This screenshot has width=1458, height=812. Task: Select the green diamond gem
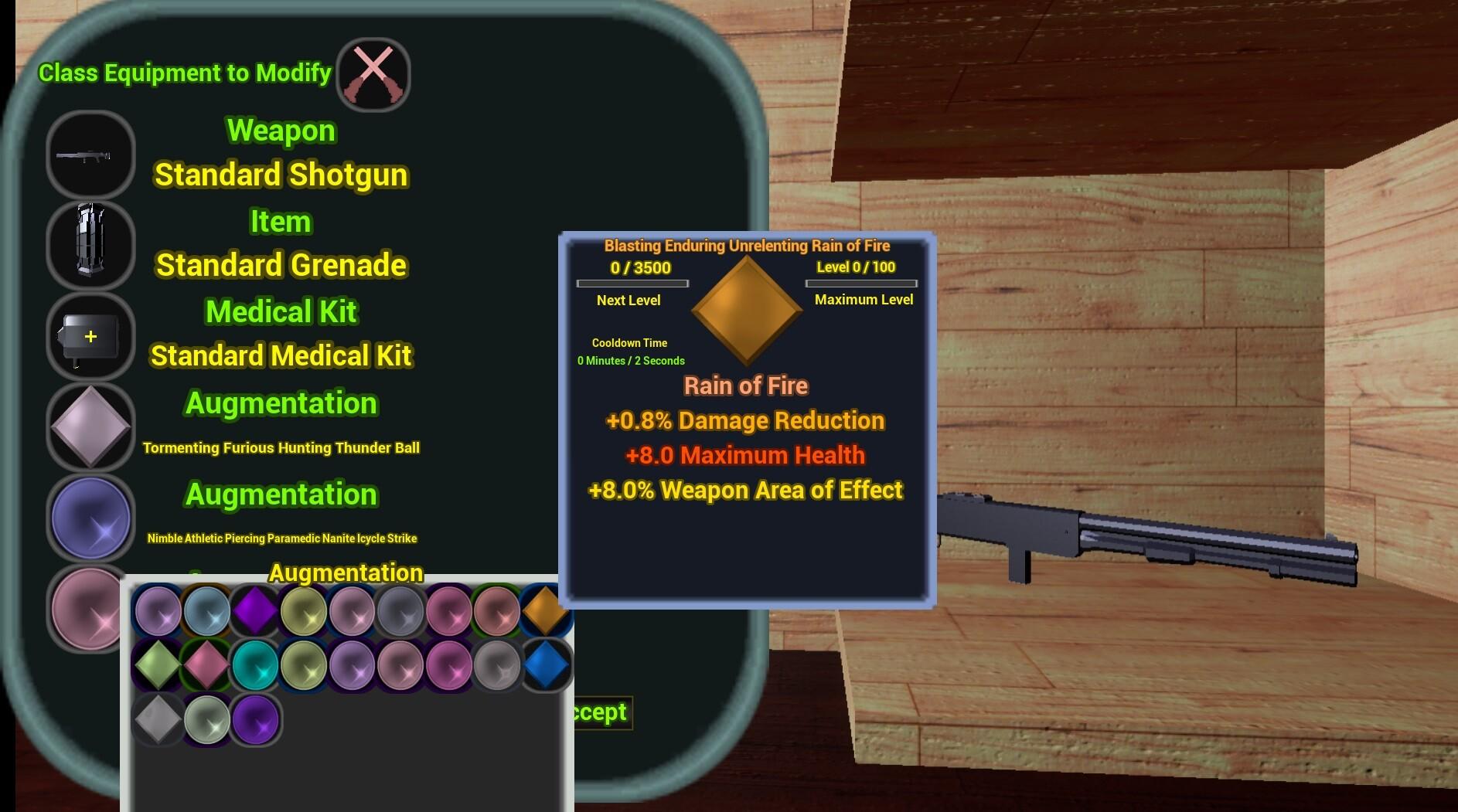click(158, 665)
